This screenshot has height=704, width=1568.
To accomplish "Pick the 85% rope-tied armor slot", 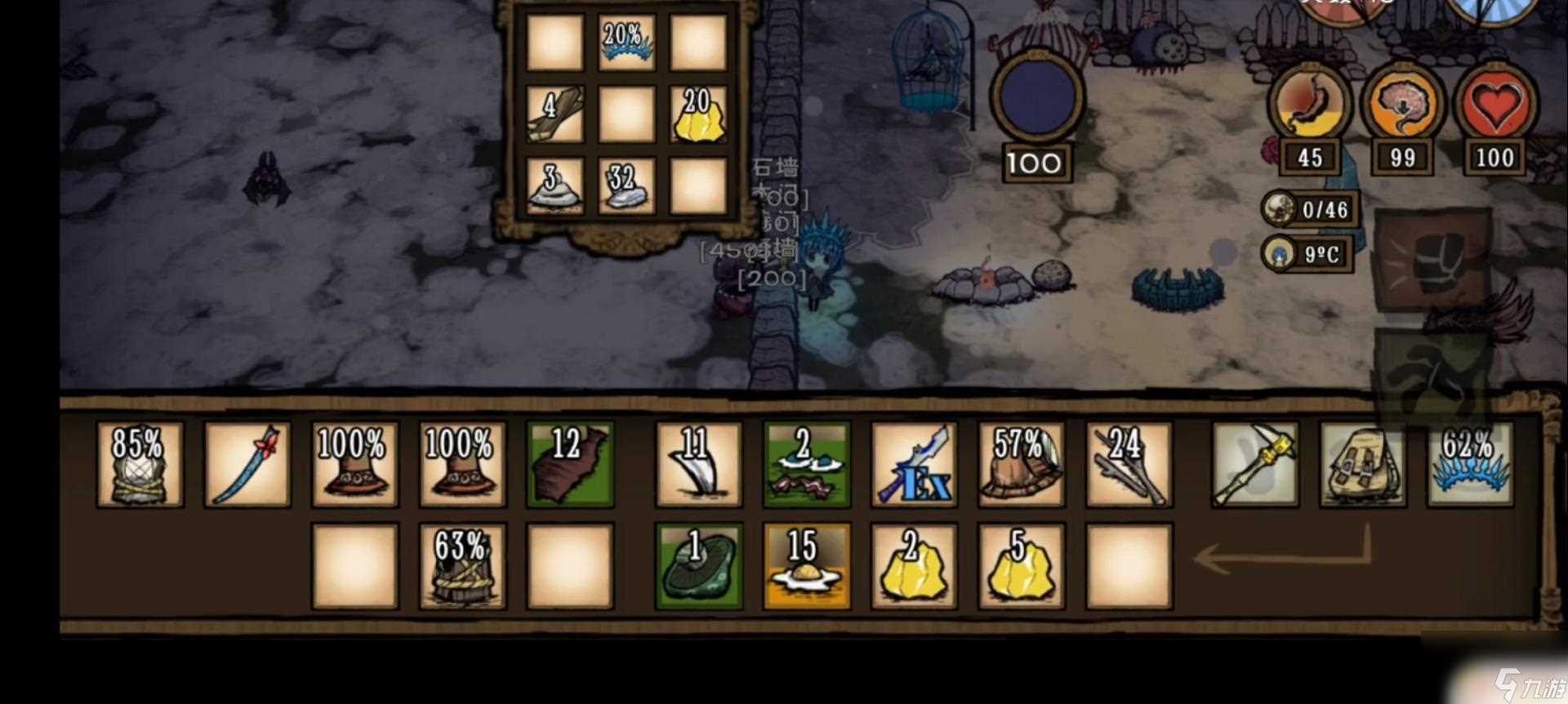I will click(140, 464).
